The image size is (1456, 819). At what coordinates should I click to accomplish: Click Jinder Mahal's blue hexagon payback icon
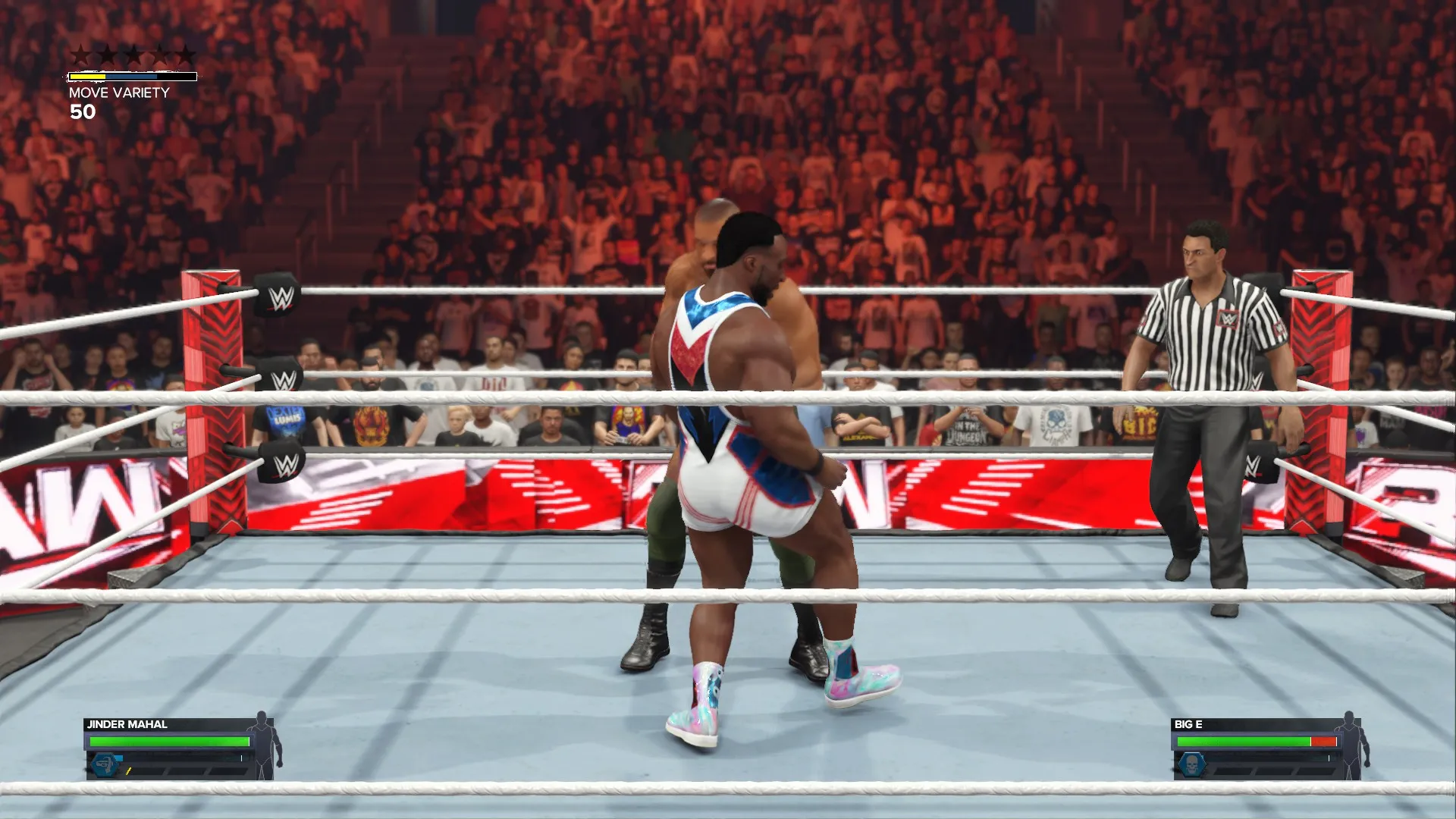[x=105, y=764]
